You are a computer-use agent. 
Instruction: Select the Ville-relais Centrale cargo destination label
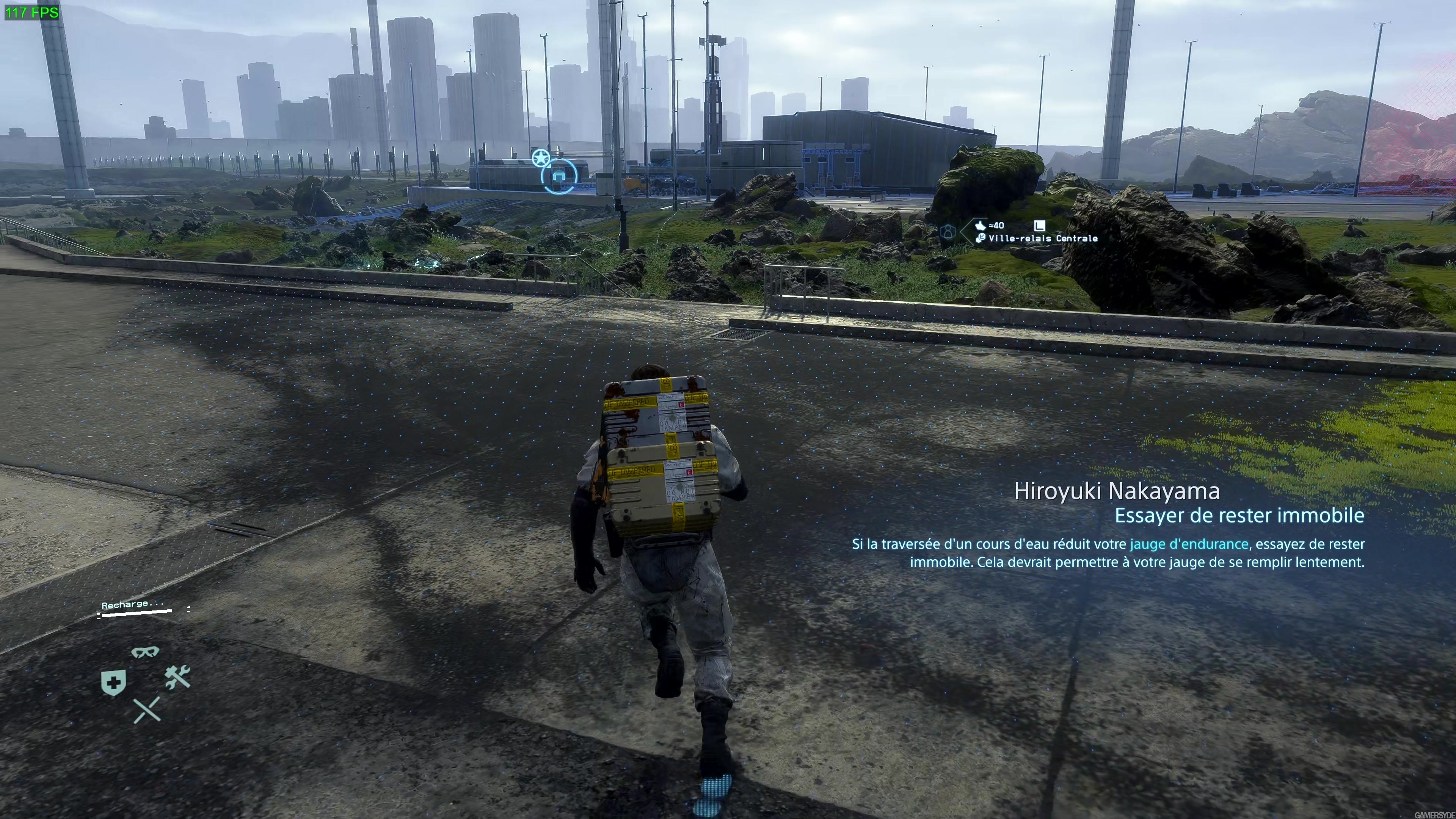[1043, 238]
